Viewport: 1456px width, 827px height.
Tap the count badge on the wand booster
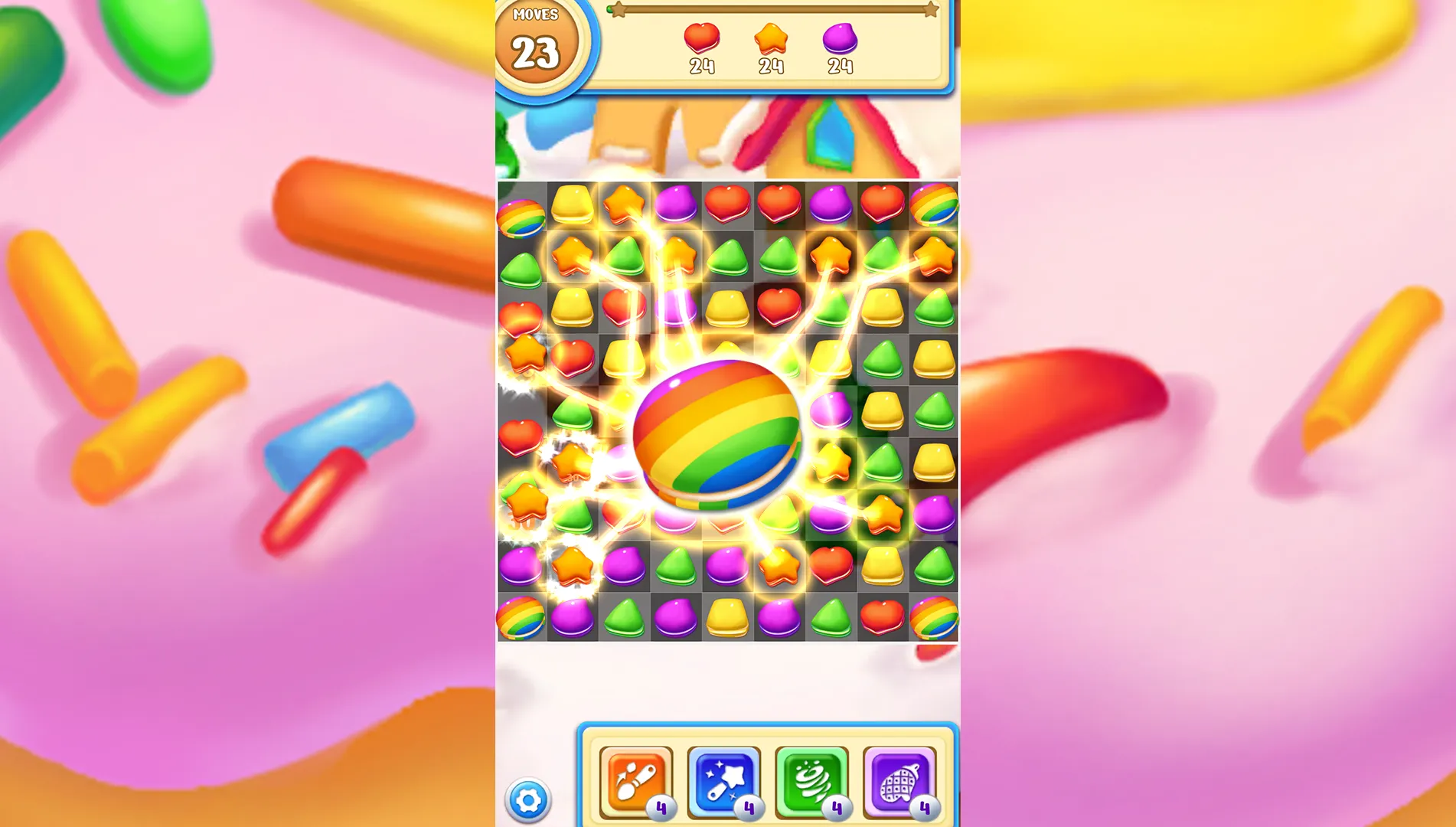click(x=749, y=806)
